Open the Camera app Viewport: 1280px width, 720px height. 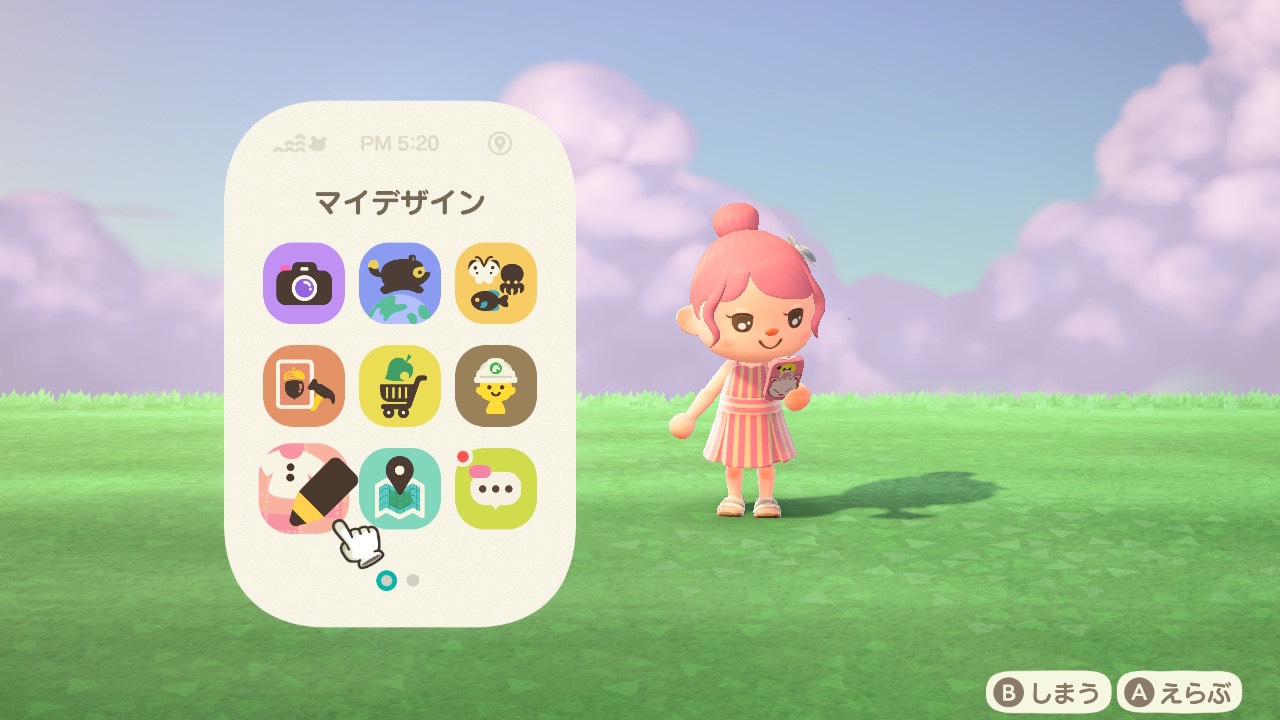point(303,284)
